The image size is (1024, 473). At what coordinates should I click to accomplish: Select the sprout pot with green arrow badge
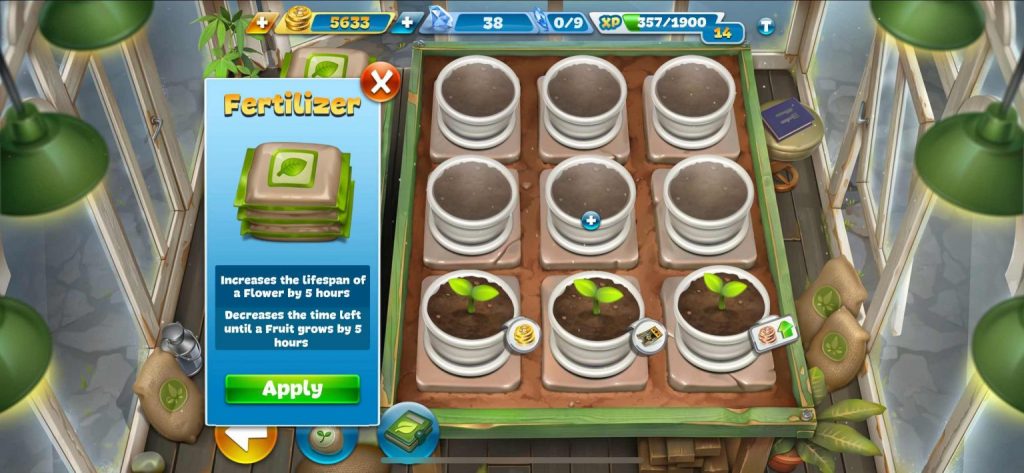(x=721, y=305)
